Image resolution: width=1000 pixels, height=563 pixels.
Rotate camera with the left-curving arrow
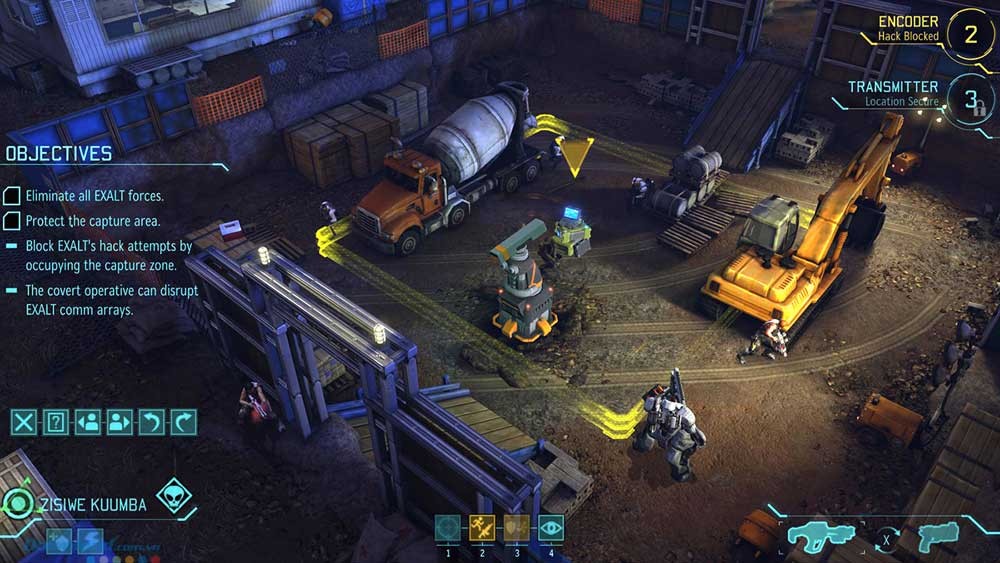coord(152,422)
